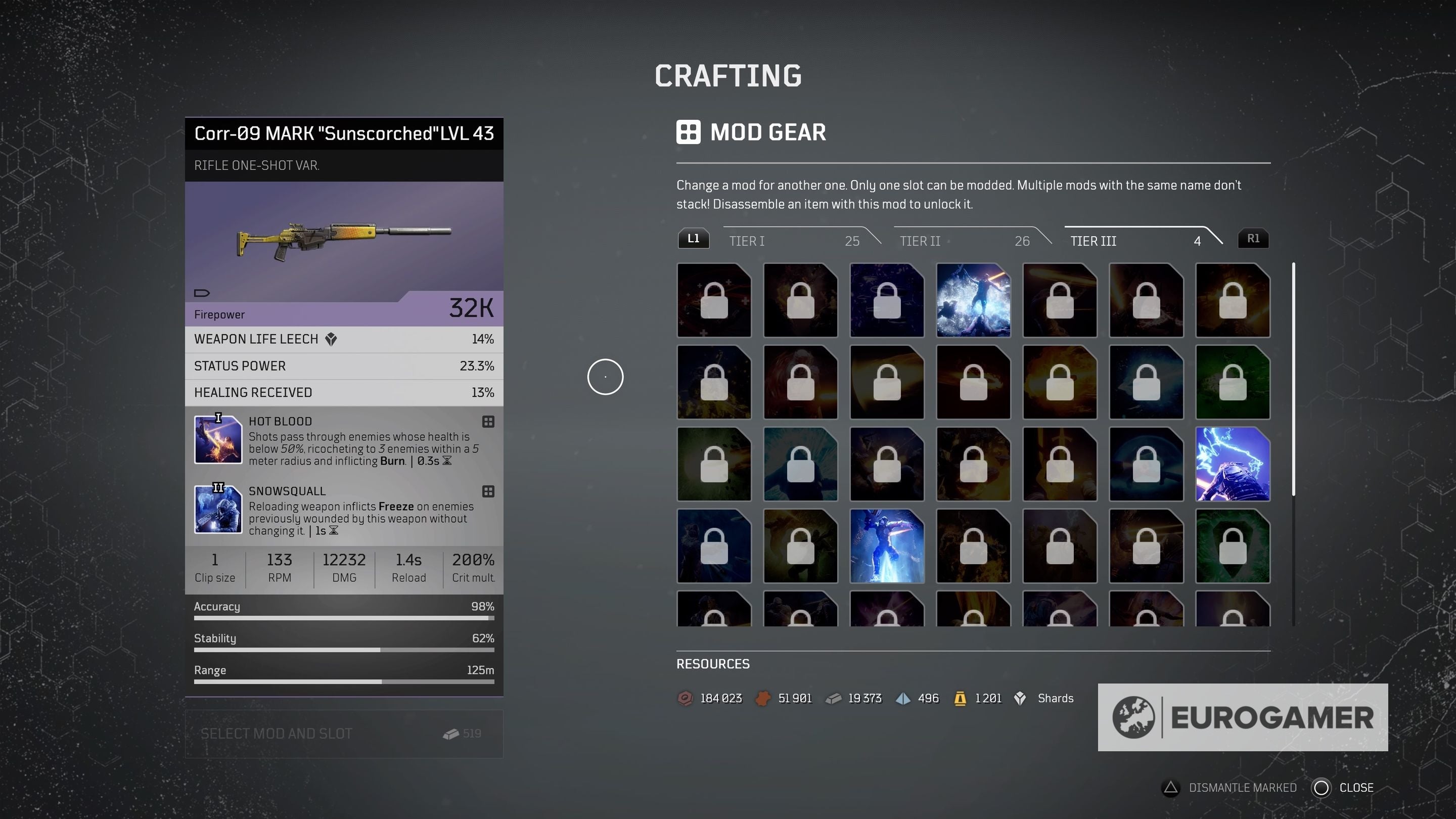Click the leather resource icon
The image size is (1456, 819).
(x=763, y=698)
